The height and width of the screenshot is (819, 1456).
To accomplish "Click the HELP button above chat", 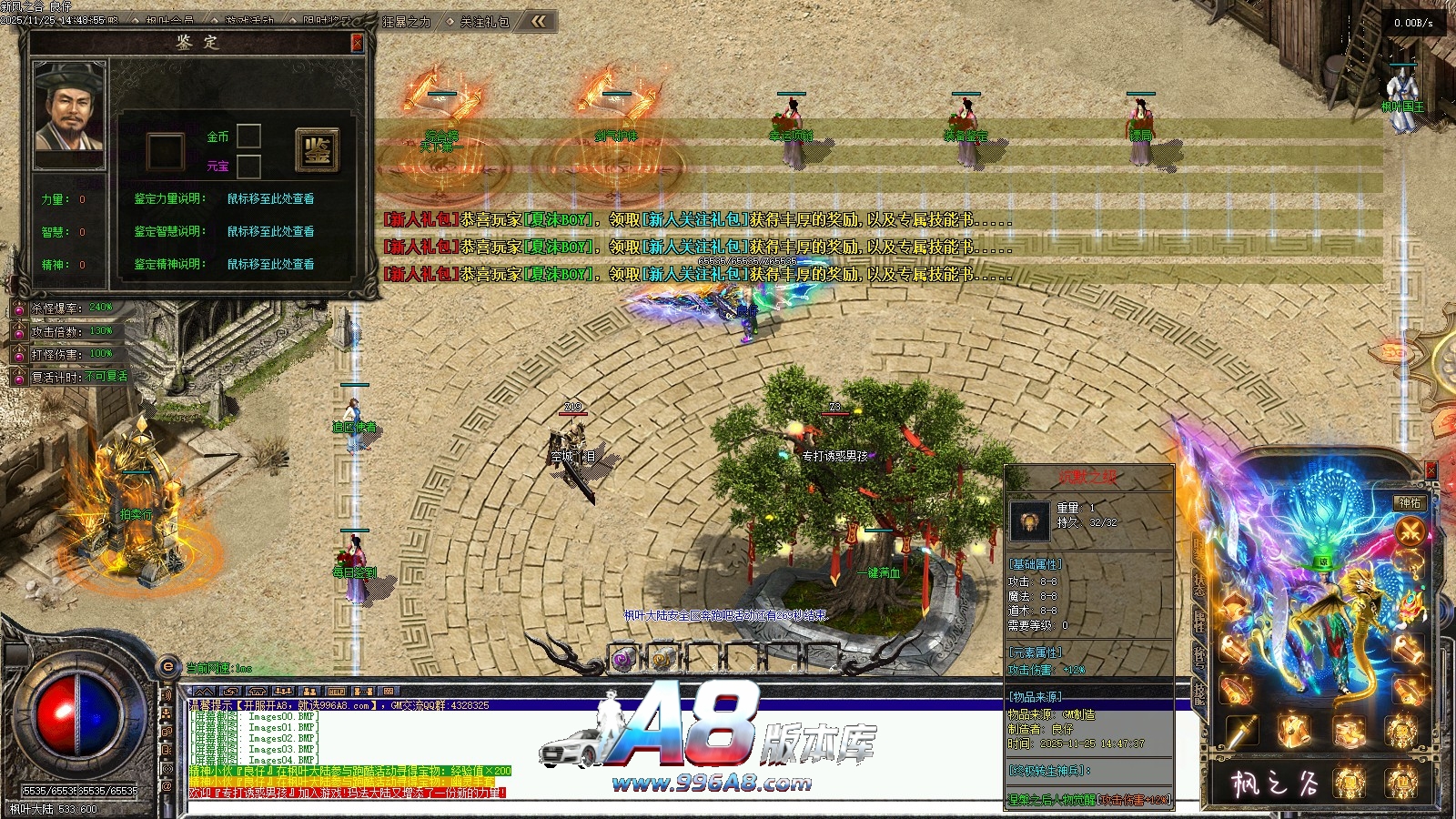I will tap(336, 692).
